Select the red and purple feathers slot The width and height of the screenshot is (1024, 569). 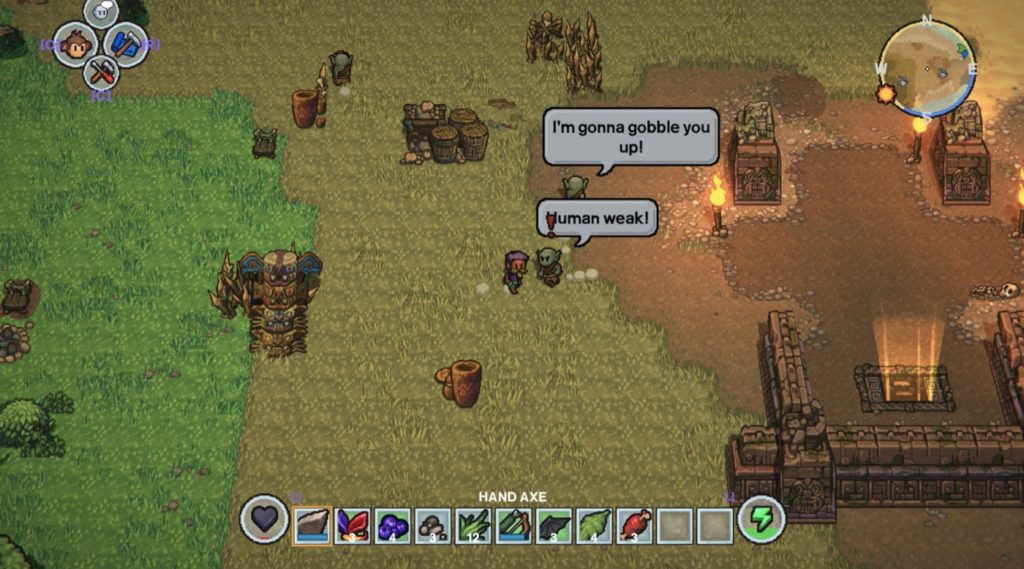pos(352,524)
